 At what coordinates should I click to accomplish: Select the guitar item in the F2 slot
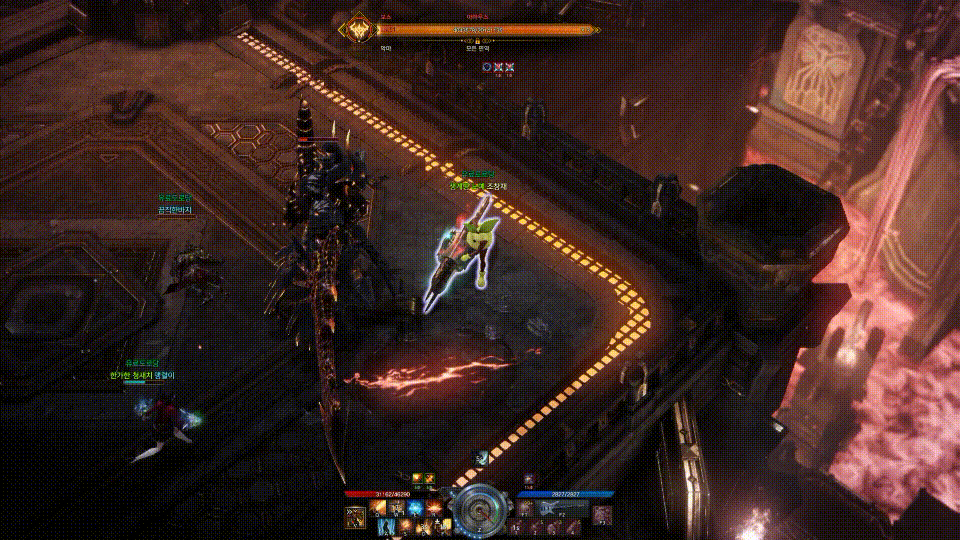tap(548, 509)
